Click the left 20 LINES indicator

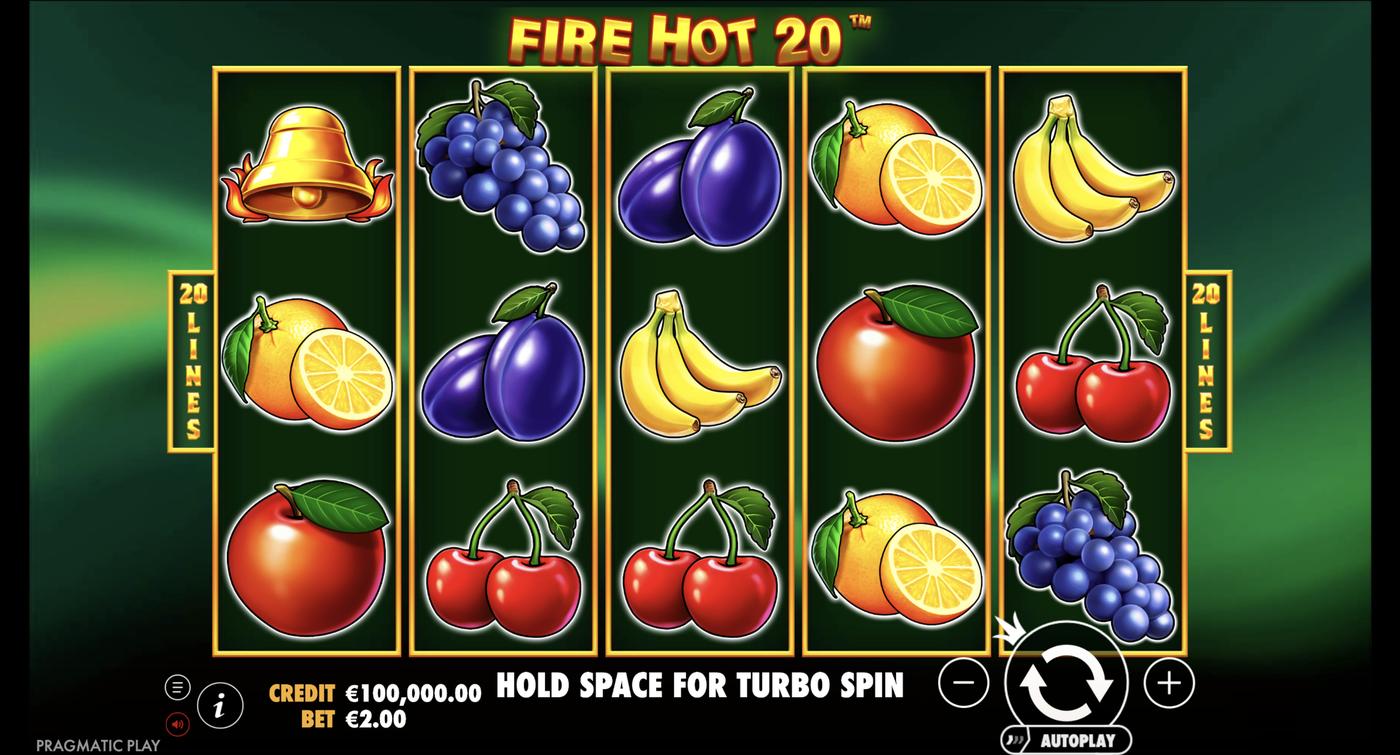[193, 357]
